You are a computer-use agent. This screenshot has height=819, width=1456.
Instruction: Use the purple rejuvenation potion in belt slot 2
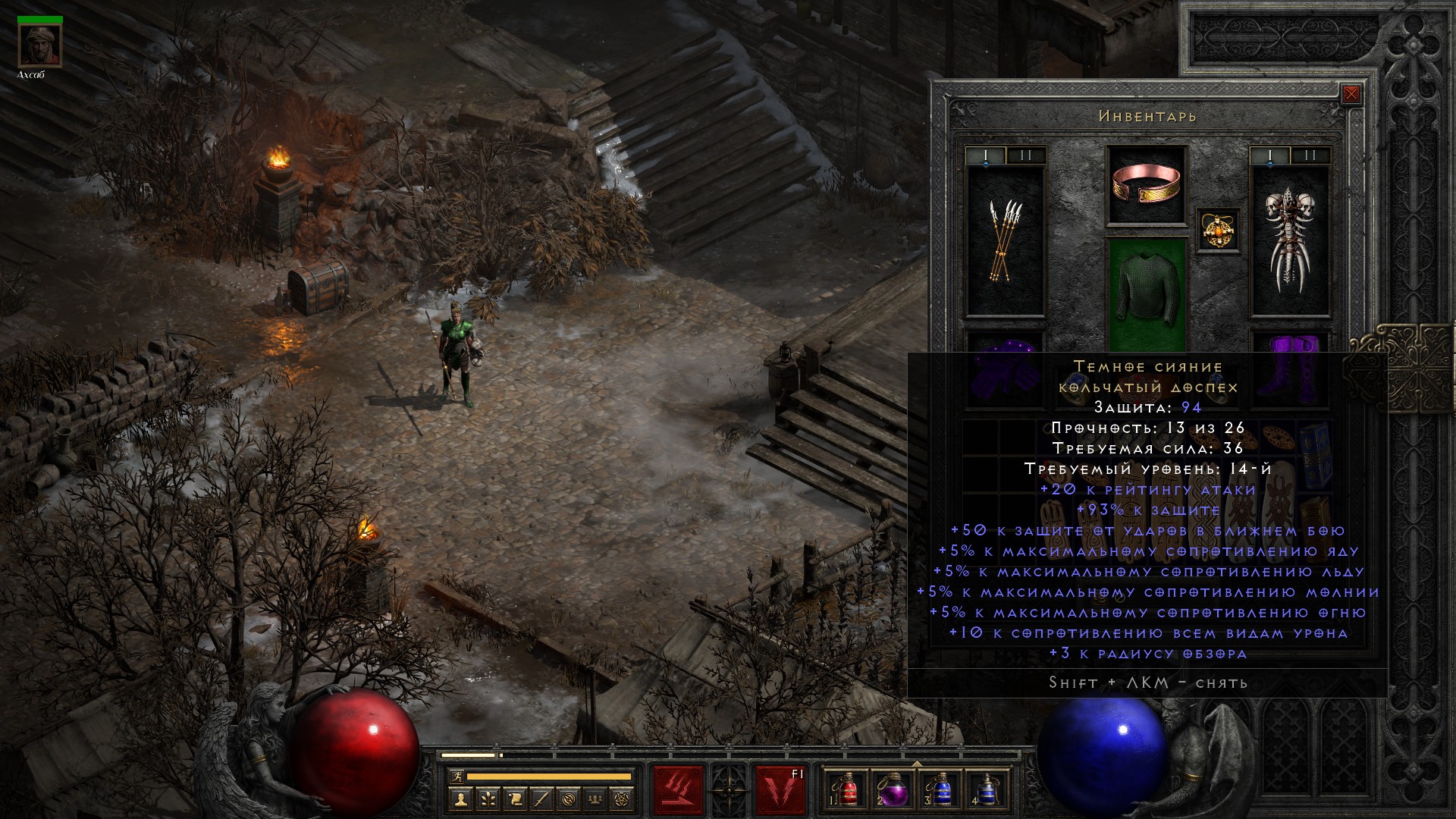click(894, 790)
